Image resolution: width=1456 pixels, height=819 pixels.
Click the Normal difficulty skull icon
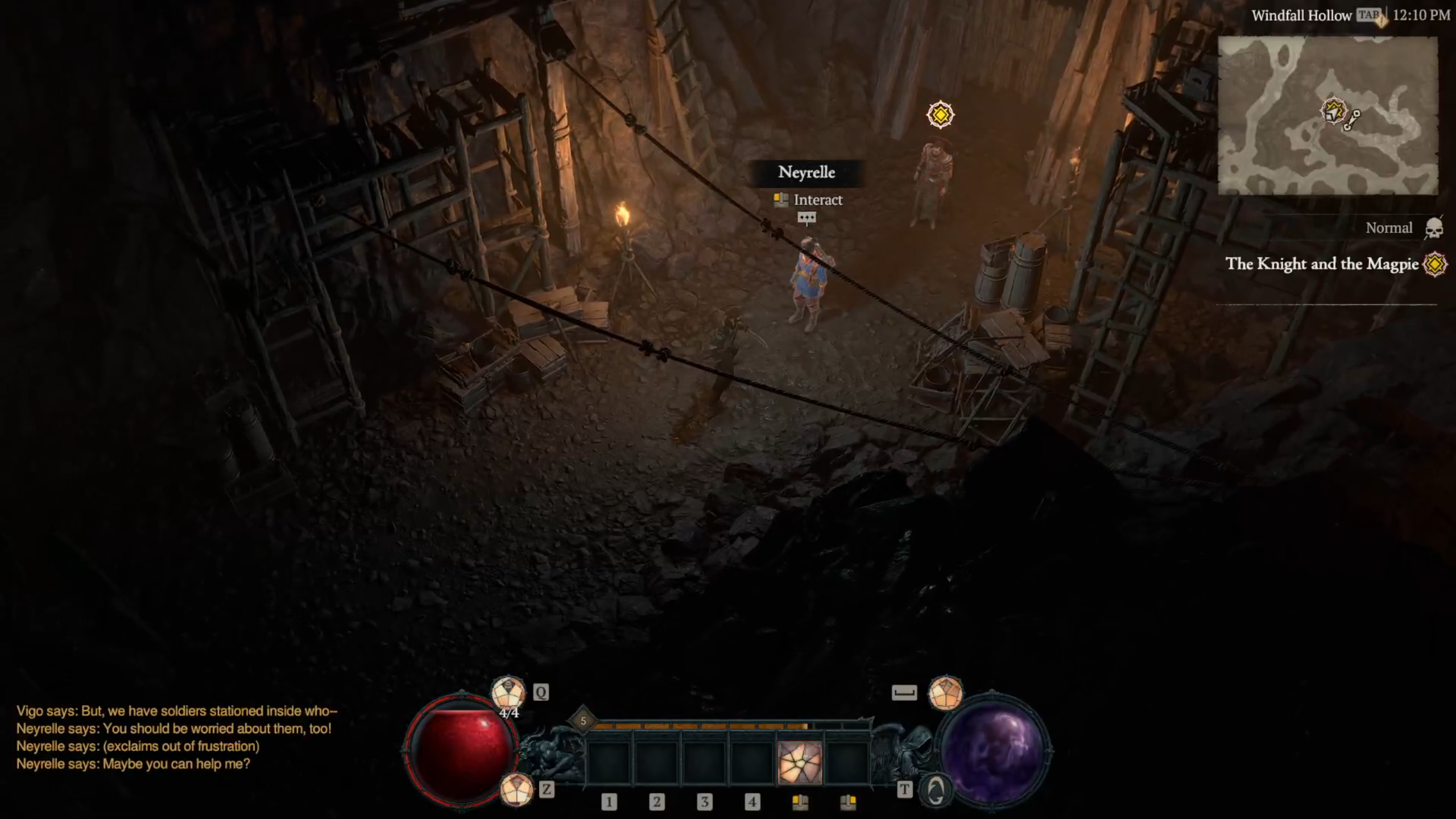tap(1433, 229)
